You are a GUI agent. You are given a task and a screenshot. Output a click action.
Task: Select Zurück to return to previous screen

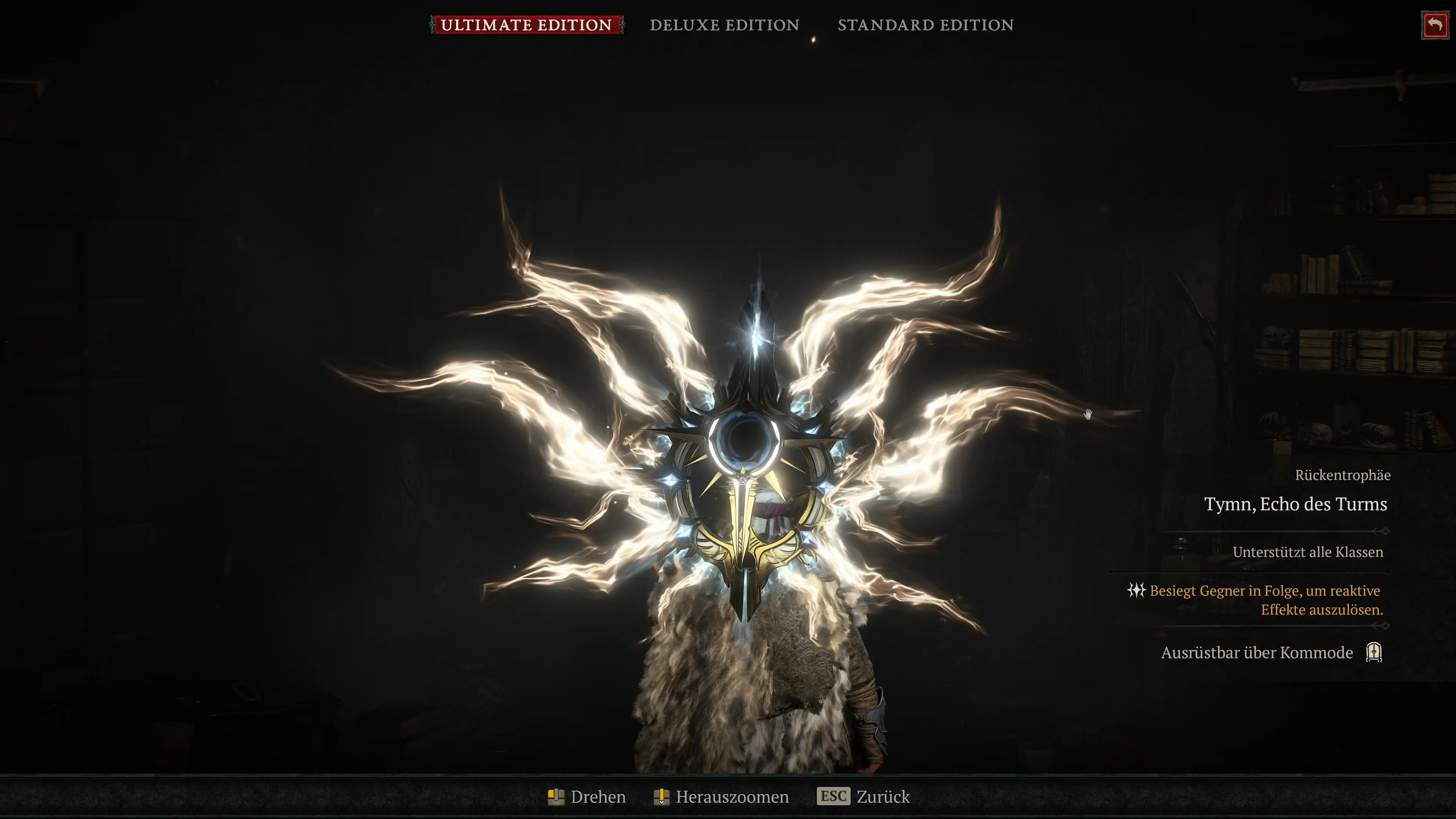pyautogui.click(x=883, y=797)
